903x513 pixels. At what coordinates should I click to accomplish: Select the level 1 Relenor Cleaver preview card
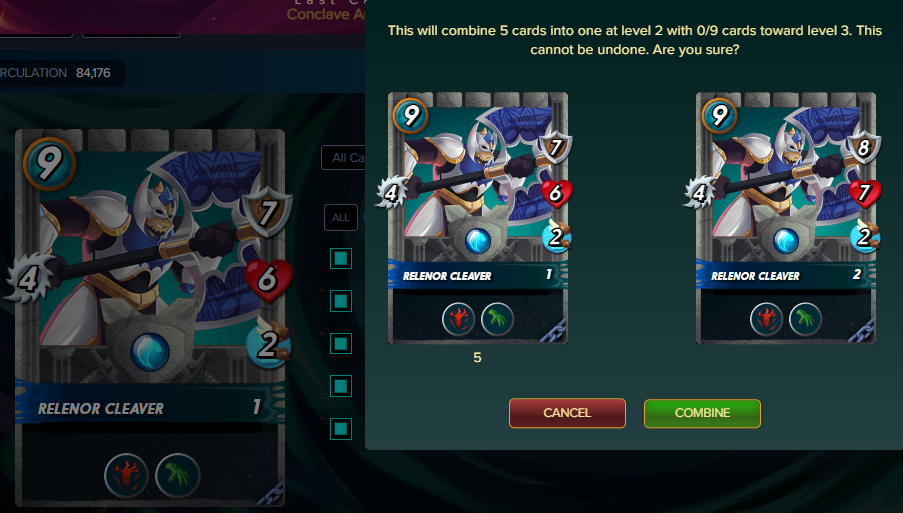coord(477,218)
